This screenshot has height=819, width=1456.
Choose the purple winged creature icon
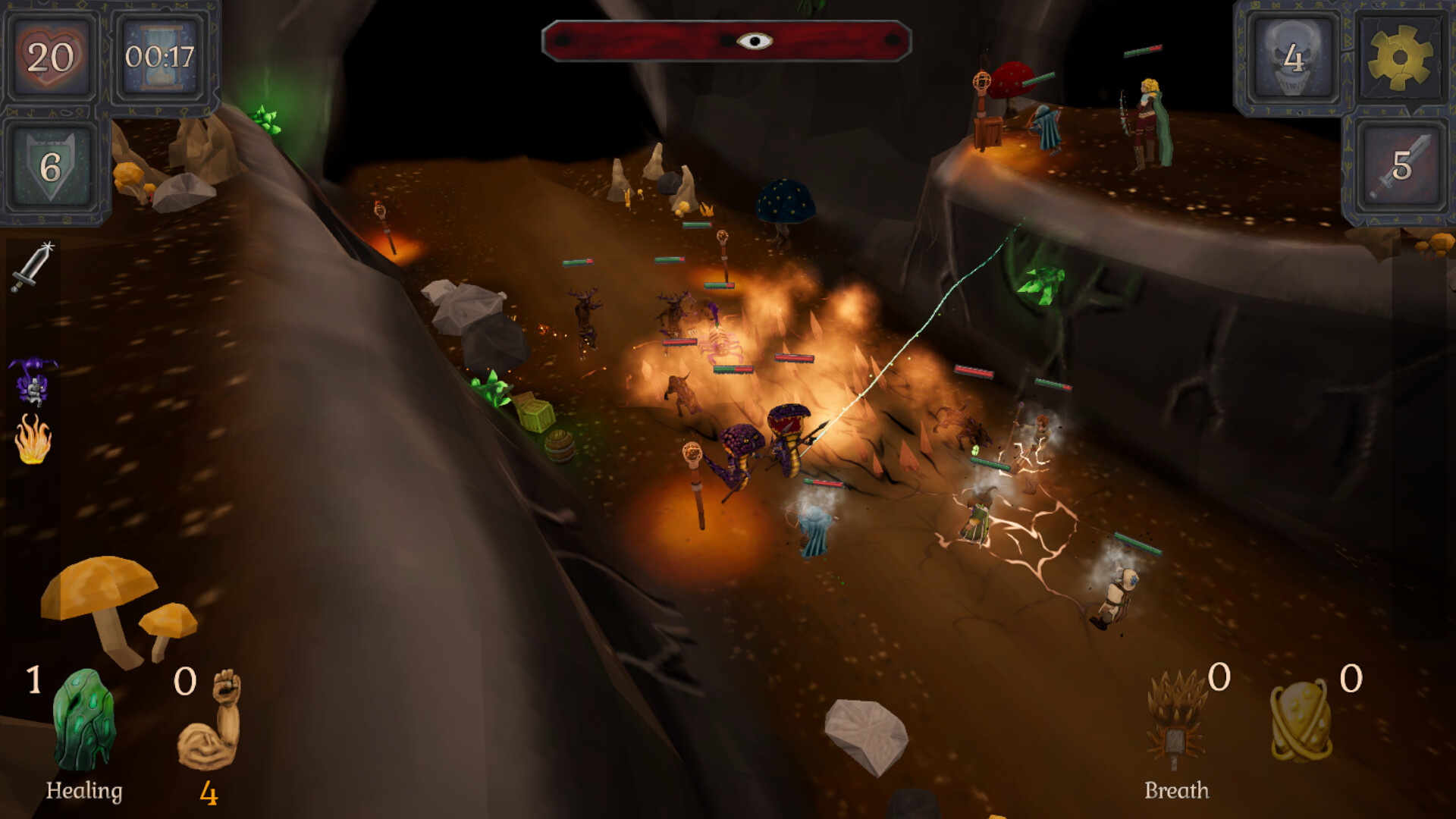point(33,380)
